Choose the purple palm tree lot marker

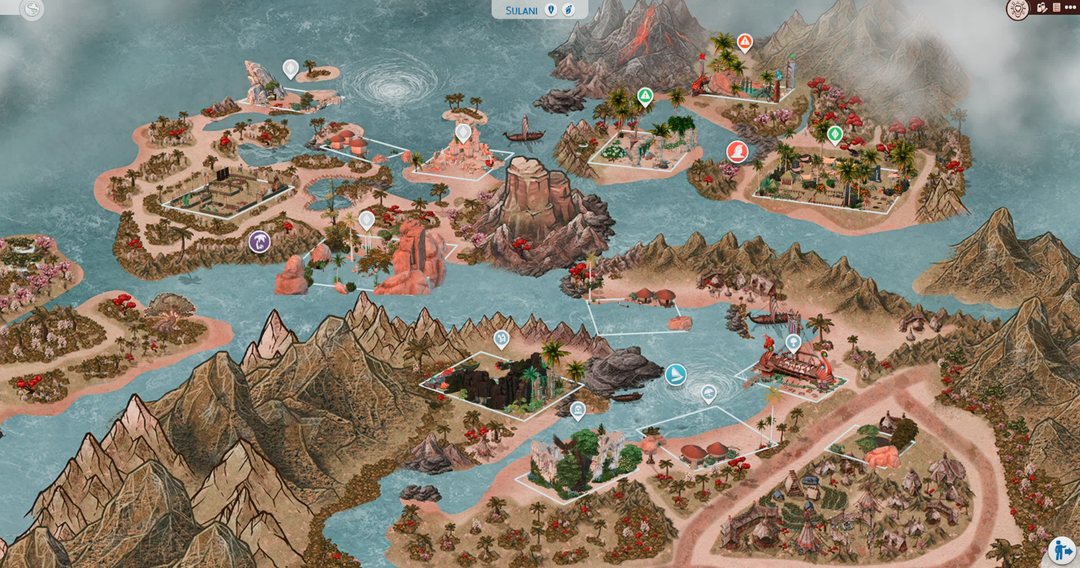260,241
